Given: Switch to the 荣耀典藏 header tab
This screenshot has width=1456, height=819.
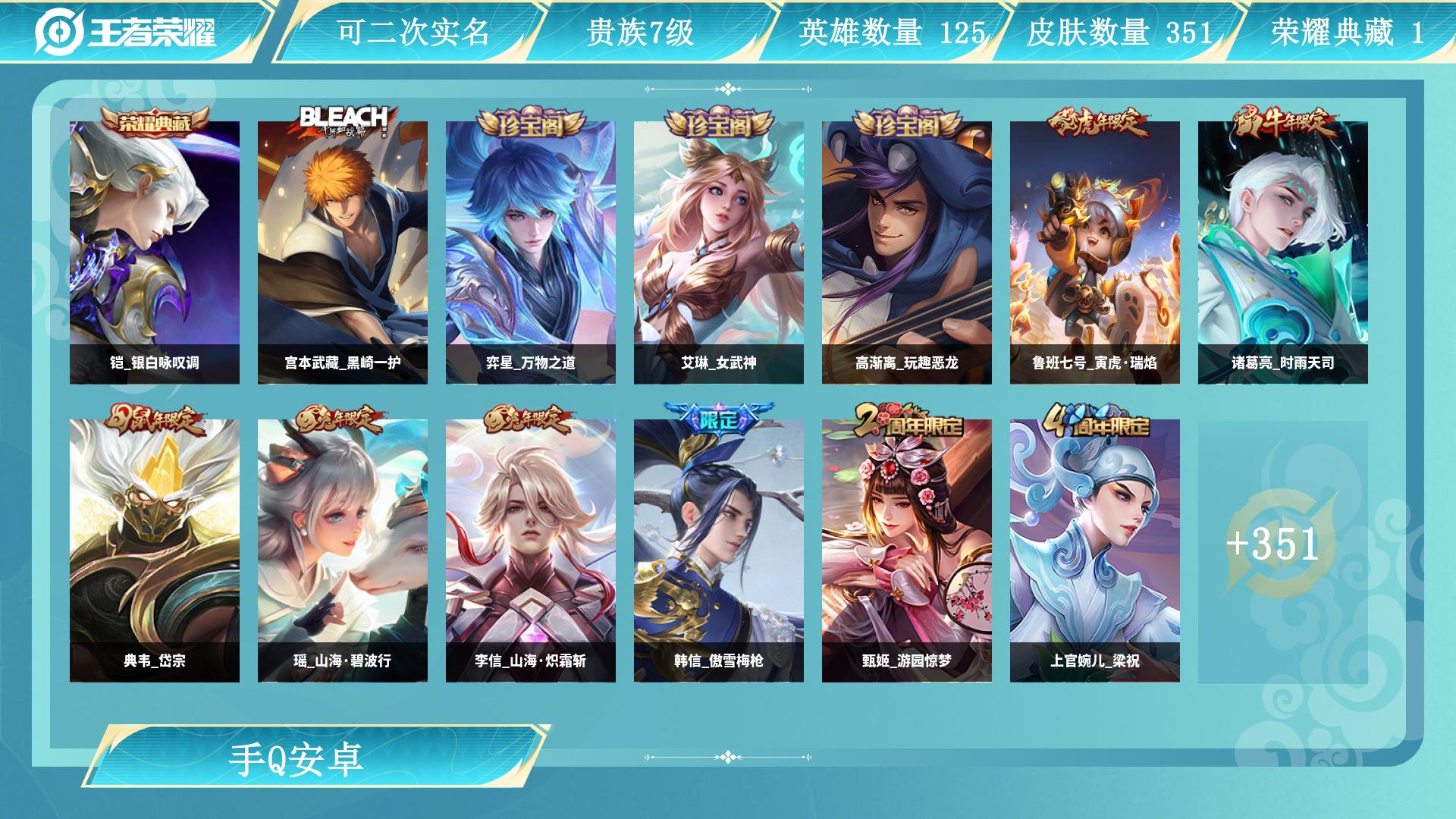Looking at the screenshot, I should (x=1347, y=33).
